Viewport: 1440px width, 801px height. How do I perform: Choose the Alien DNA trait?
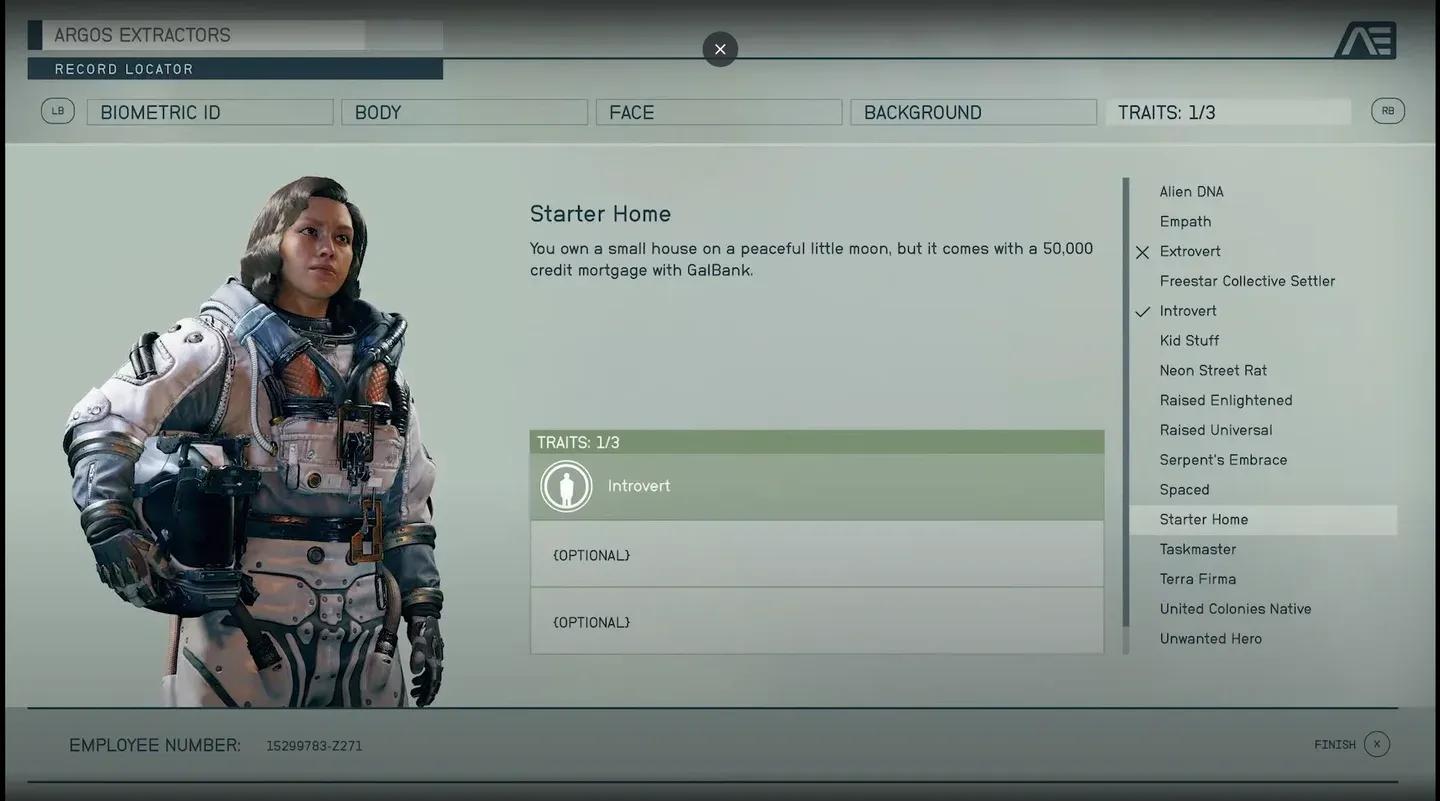[x=1191, y=192]
